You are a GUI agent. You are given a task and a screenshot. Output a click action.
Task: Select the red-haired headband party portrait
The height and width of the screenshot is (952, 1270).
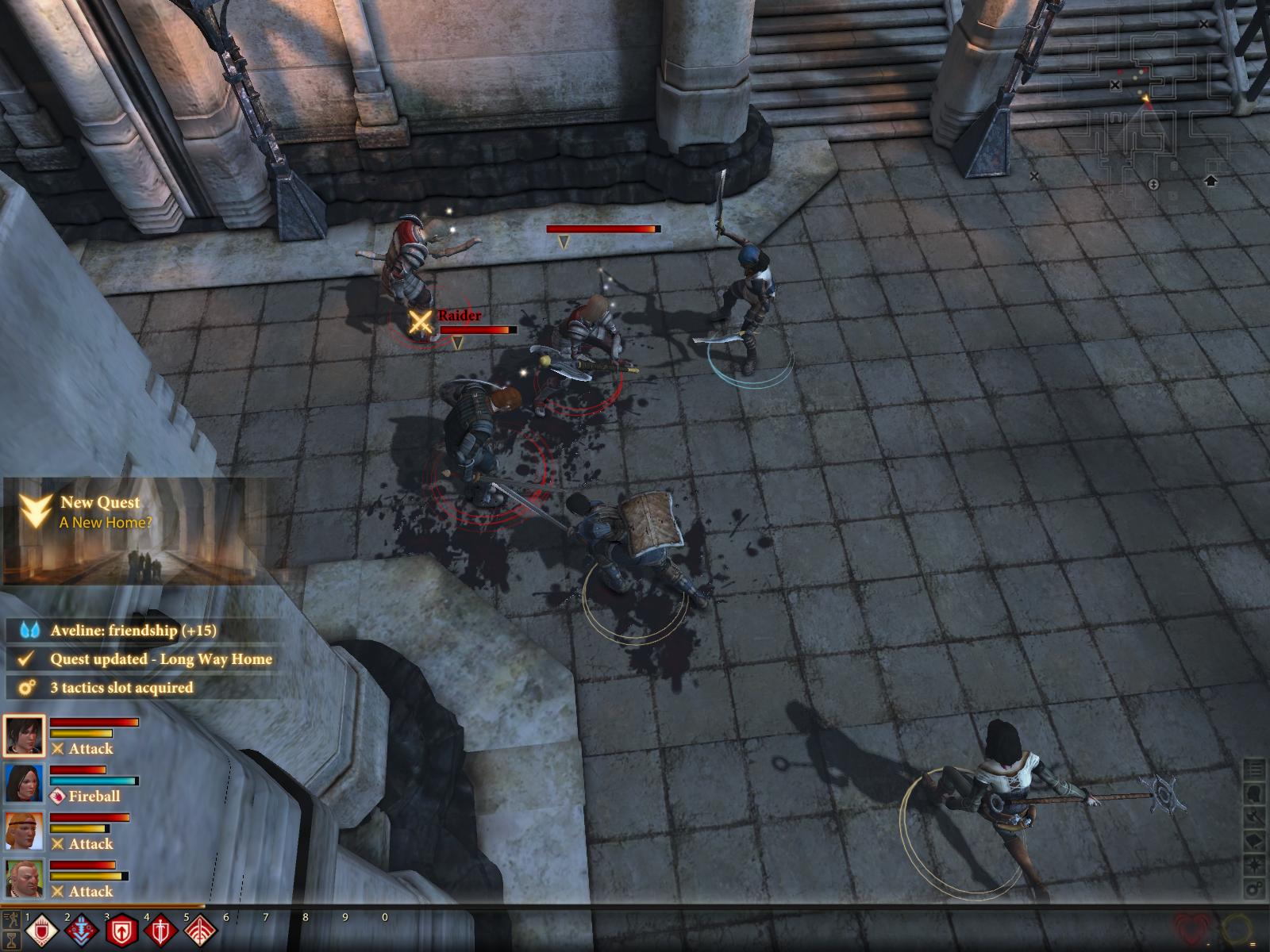tap(24, 831)
